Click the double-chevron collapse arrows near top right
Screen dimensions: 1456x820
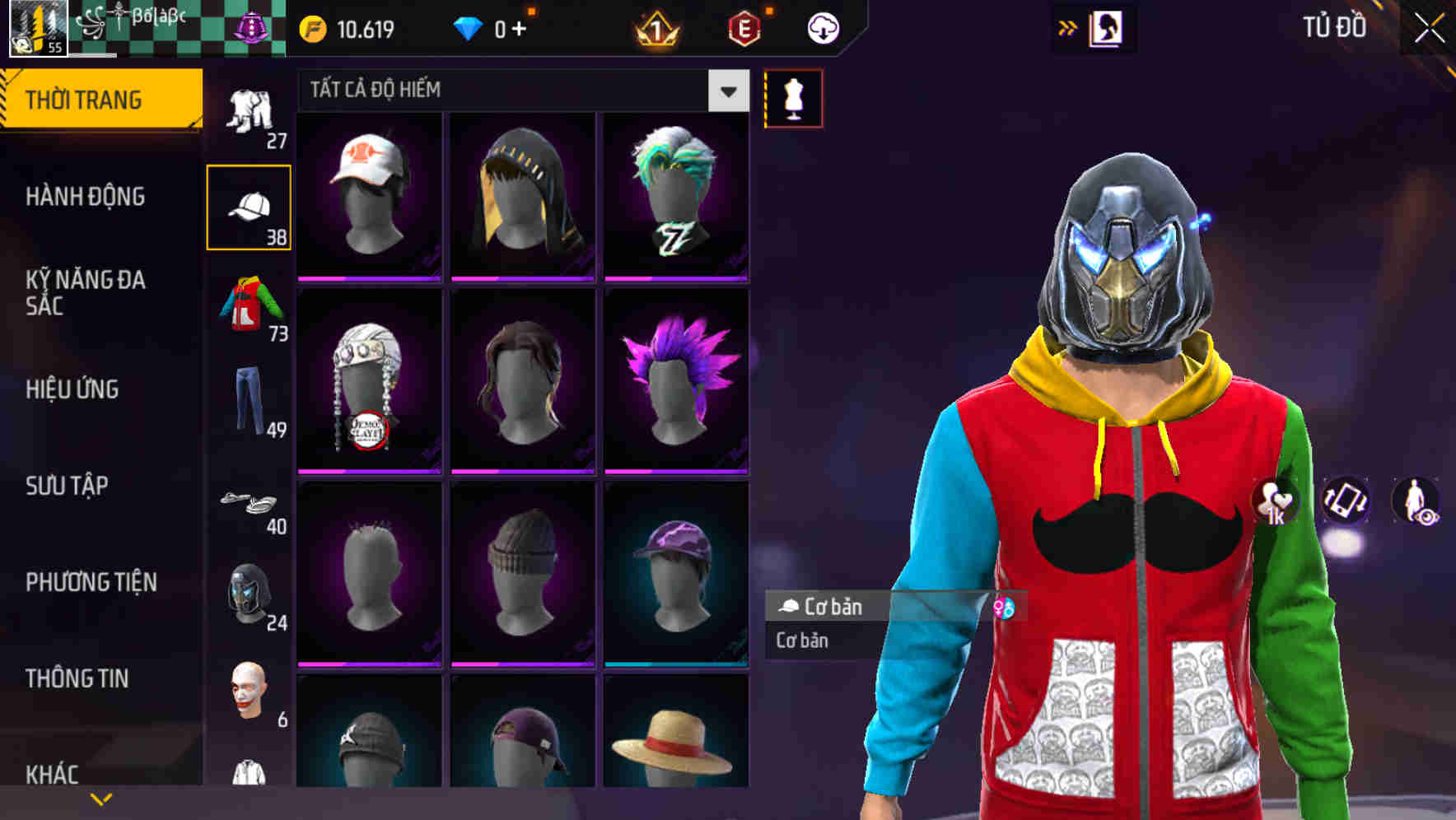coord(1068,26)
